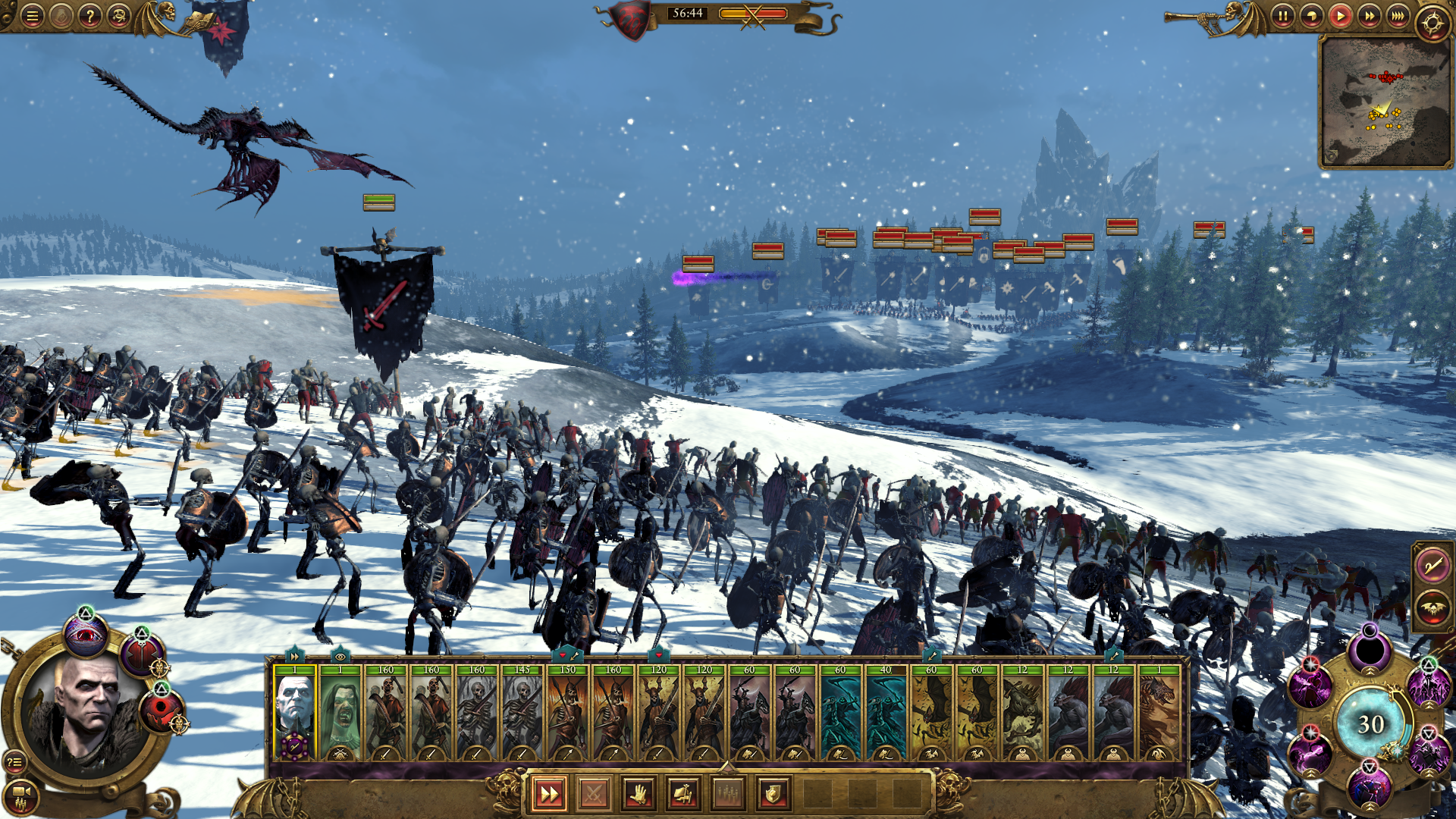Open the Winds of Magic orb showing 30
Viewport: 1456px width, 819px height.
point(1370,724)
